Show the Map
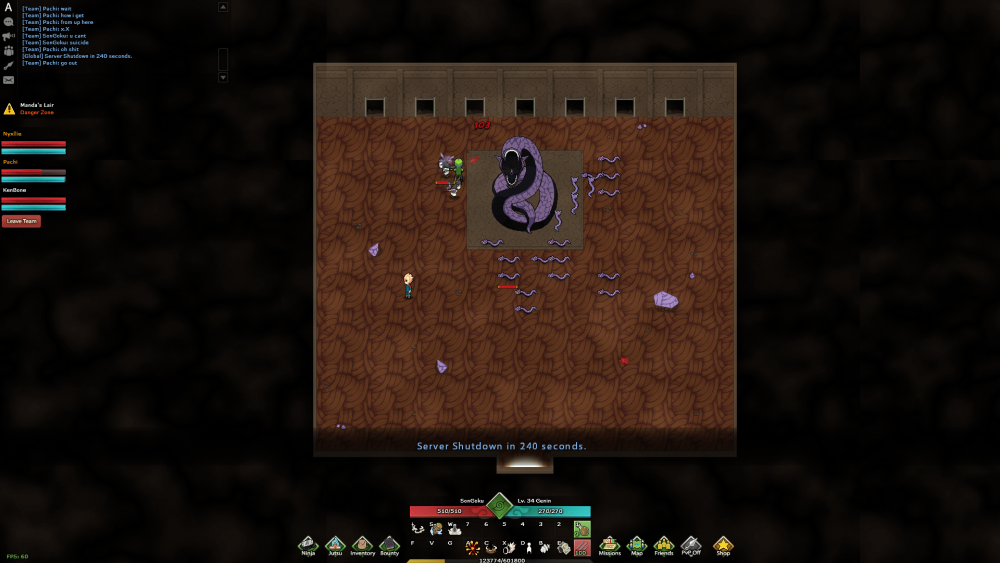The image size is (1000, 563). (x=637, y=544)
